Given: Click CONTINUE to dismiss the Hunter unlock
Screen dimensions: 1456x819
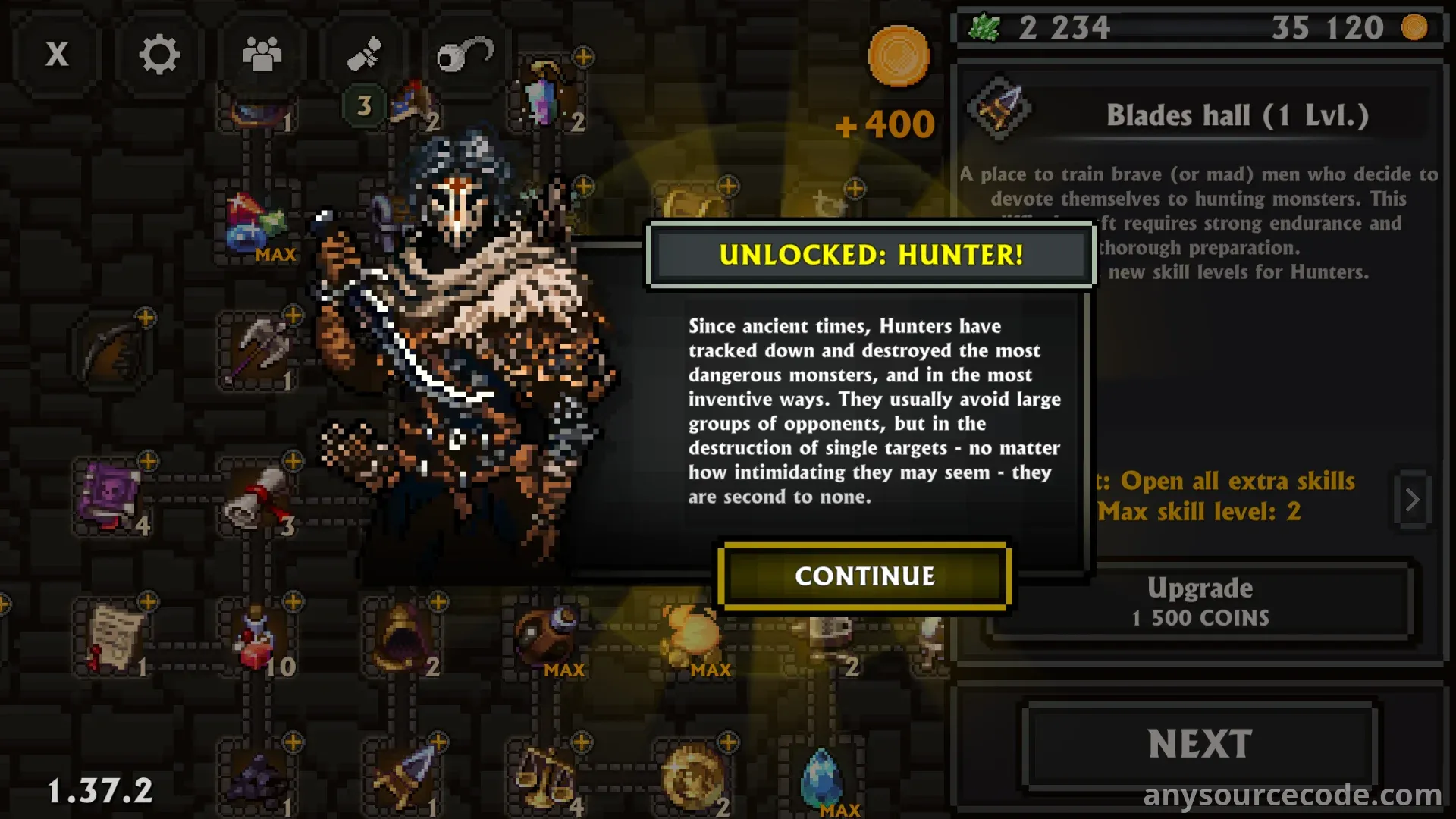Looking at the screenshot, I should pos(864,576).
